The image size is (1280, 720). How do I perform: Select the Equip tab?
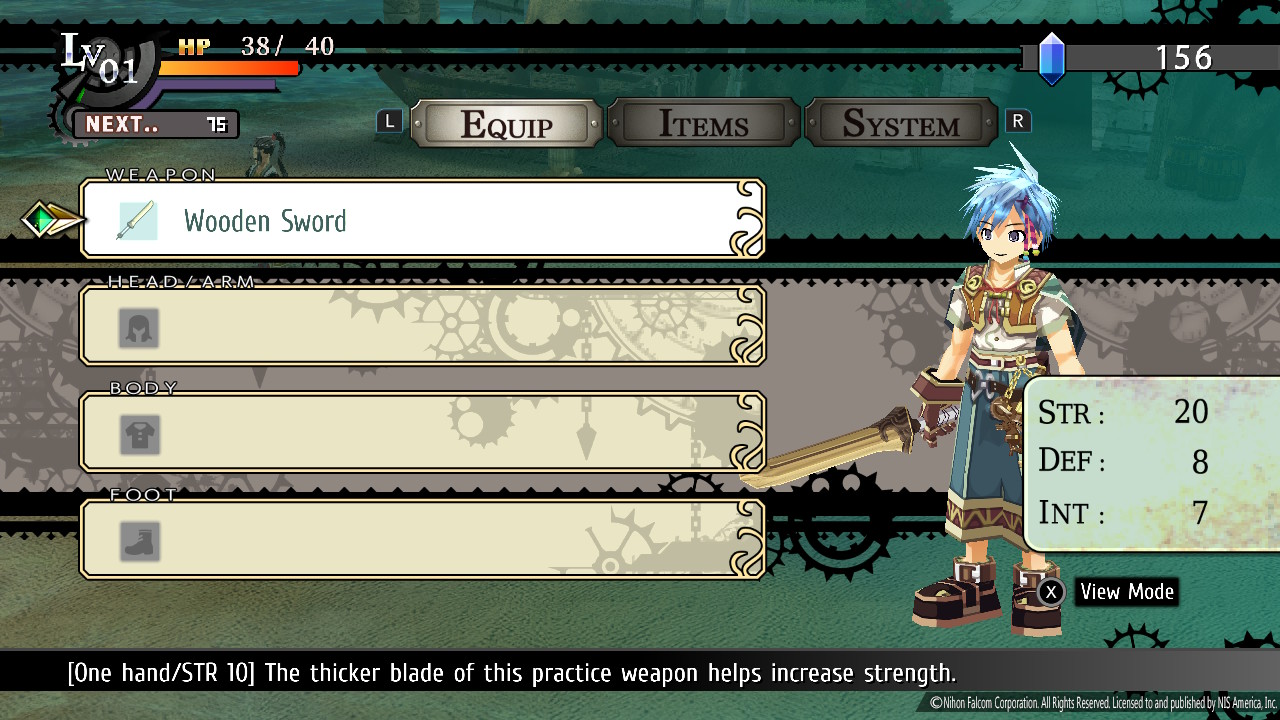click(x=506, y=123)
